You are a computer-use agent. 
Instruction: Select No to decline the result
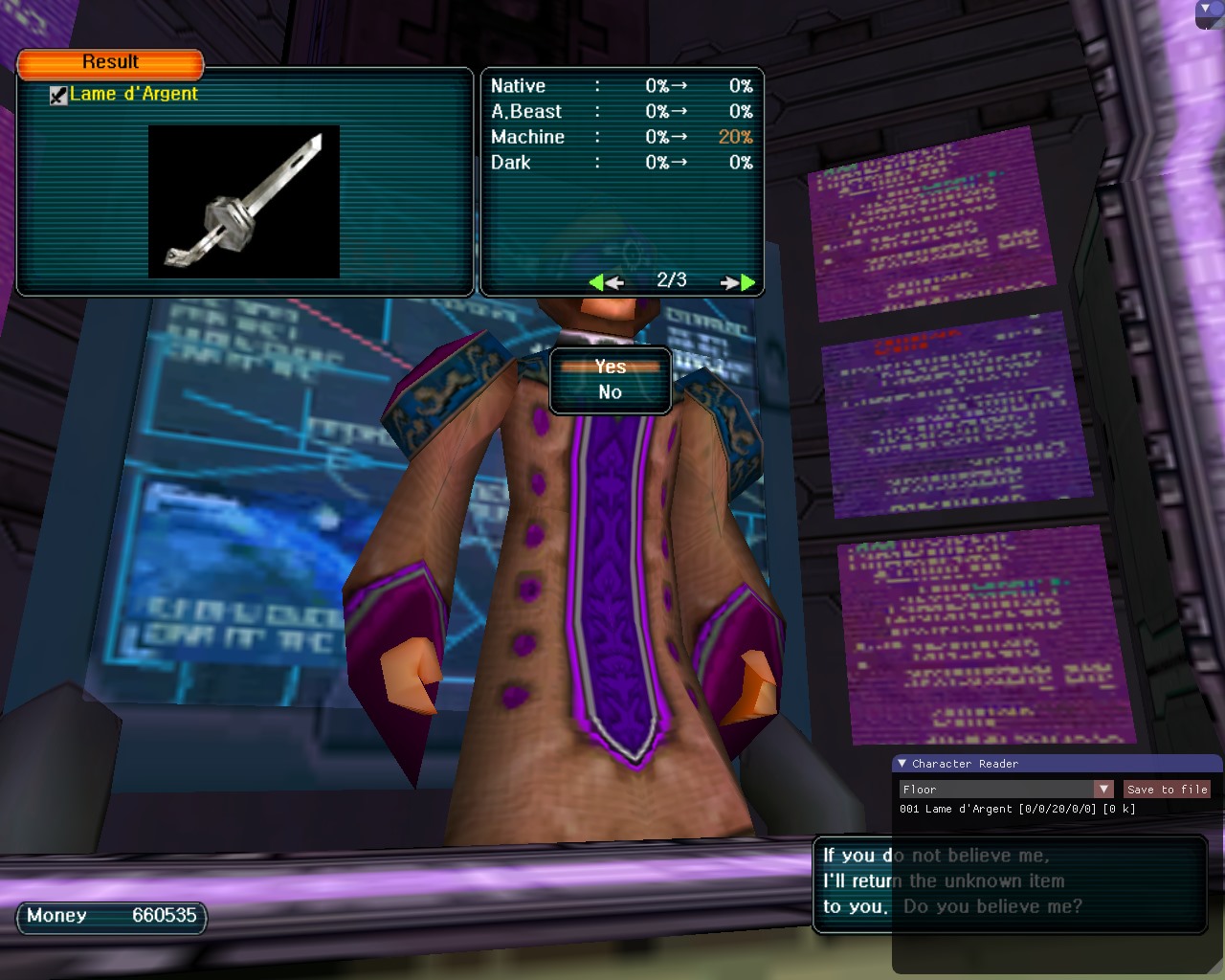(611, 392)
